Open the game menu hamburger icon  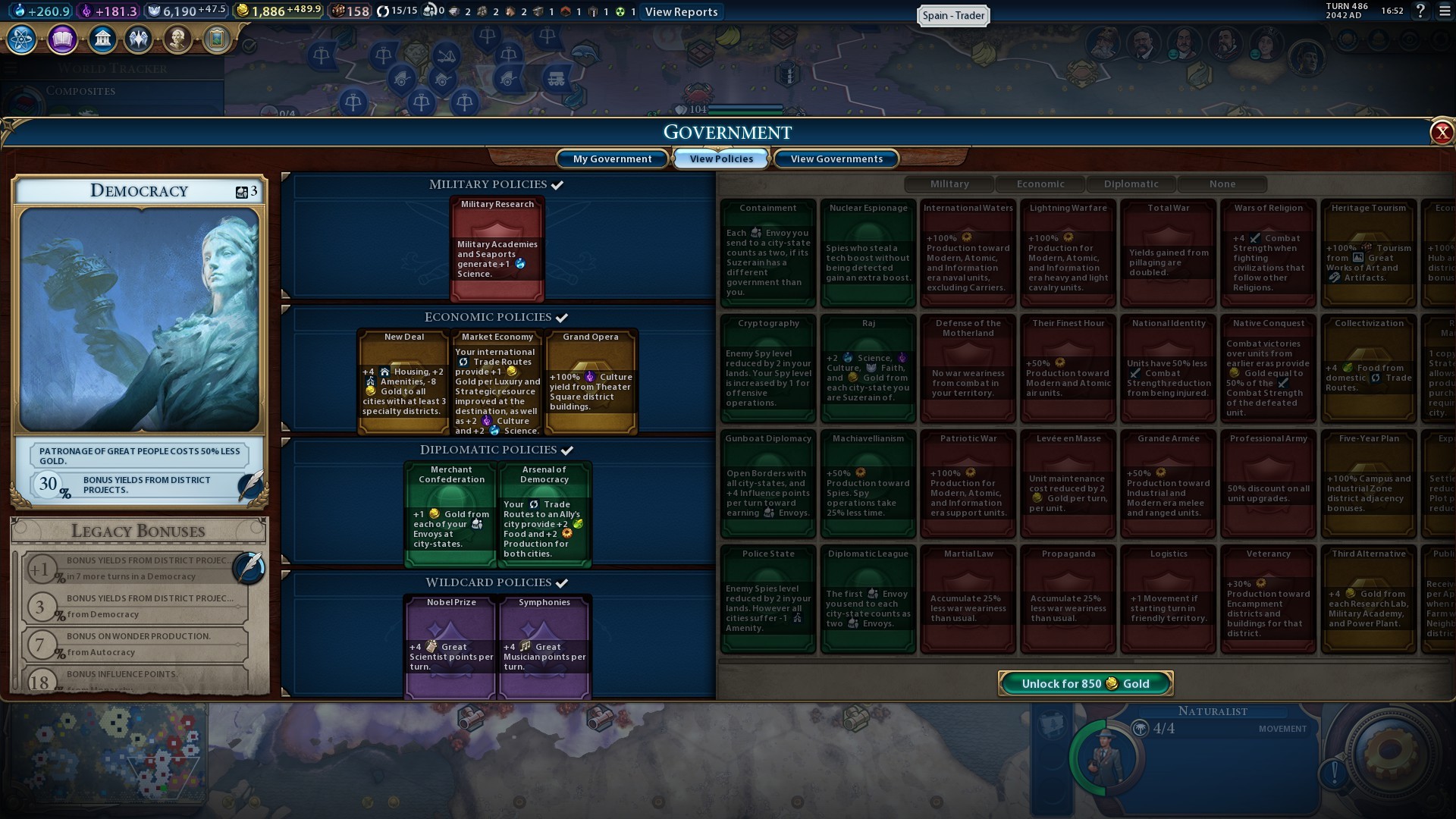pos(1445,11)
